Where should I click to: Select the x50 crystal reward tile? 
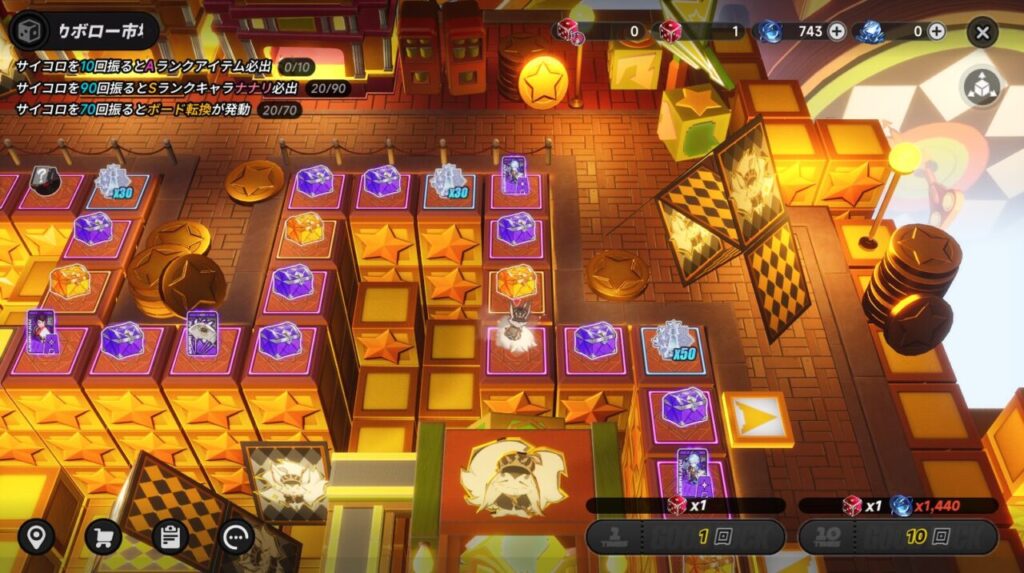click(x=674, y=342)
